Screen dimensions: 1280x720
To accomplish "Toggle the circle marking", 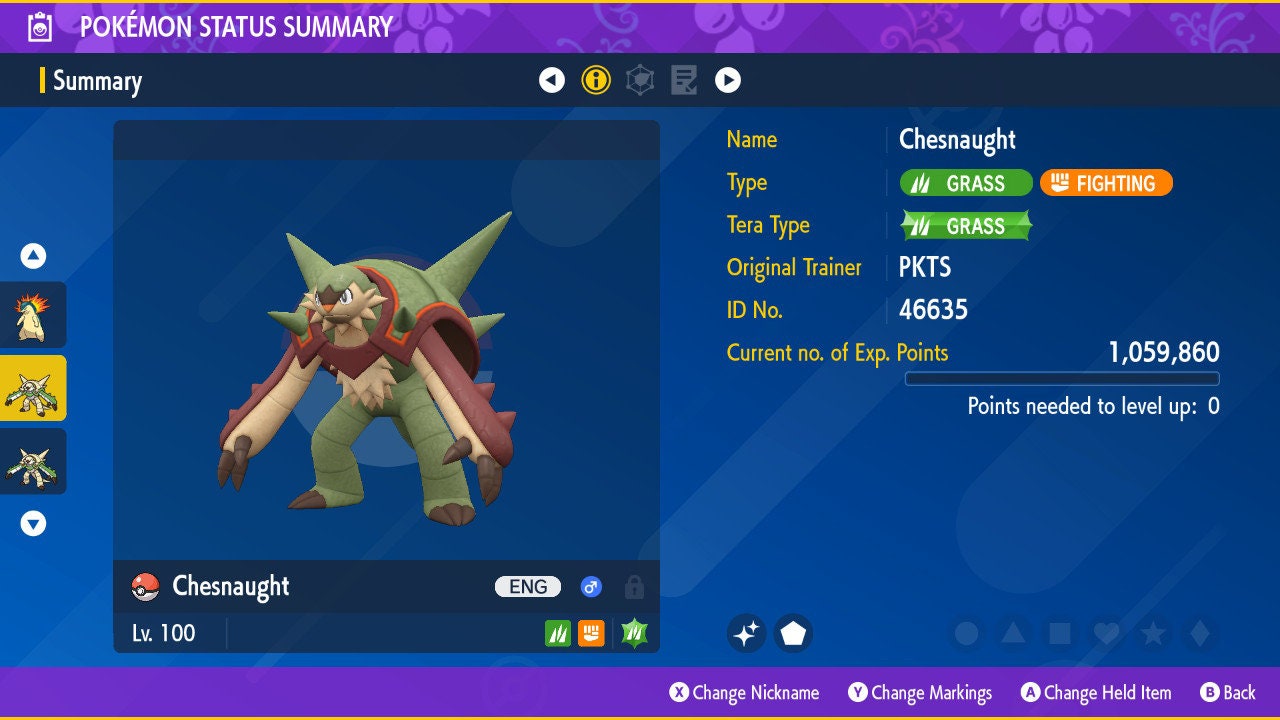I will tap(966, 633).
